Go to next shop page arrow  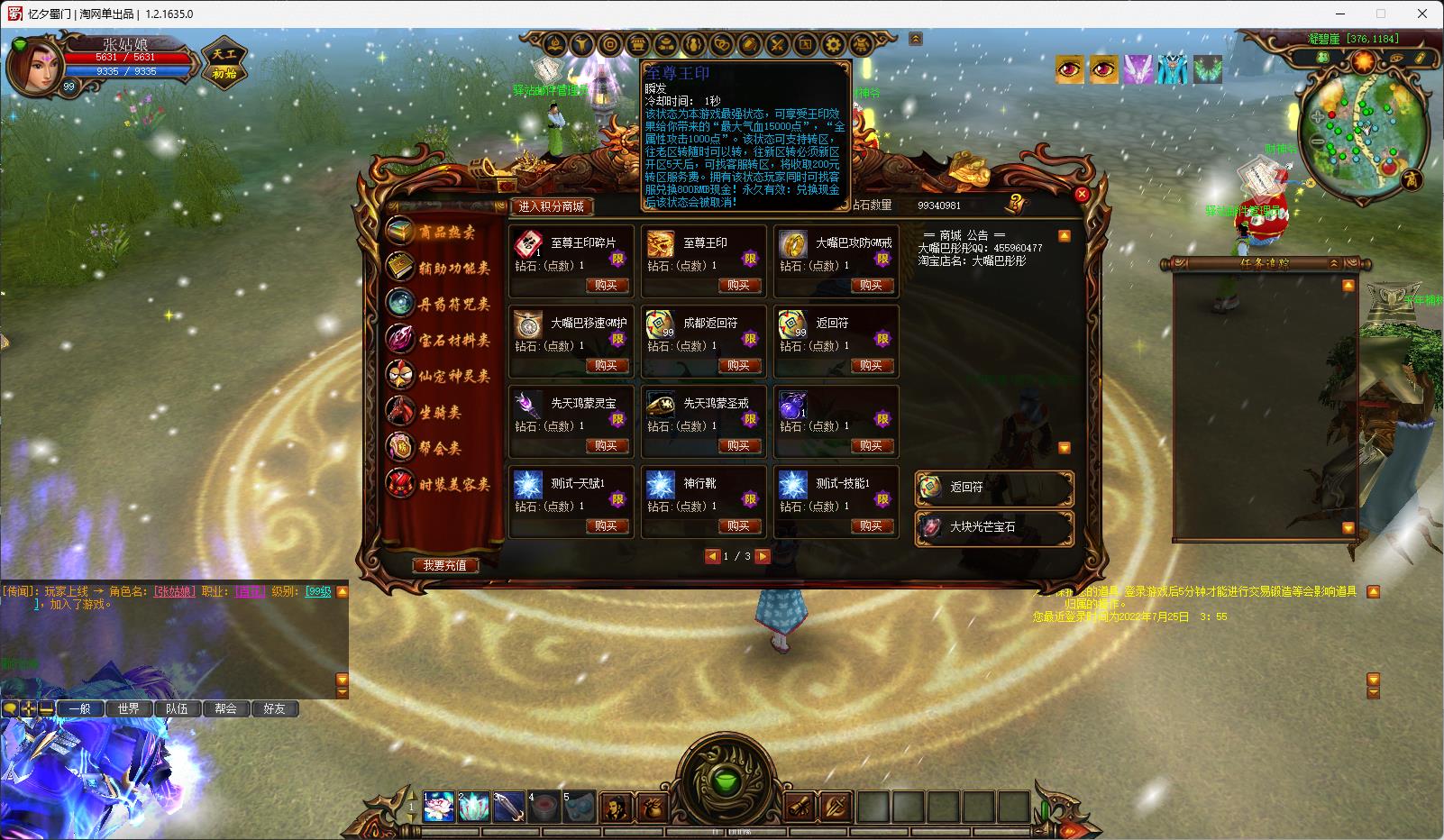763,556
